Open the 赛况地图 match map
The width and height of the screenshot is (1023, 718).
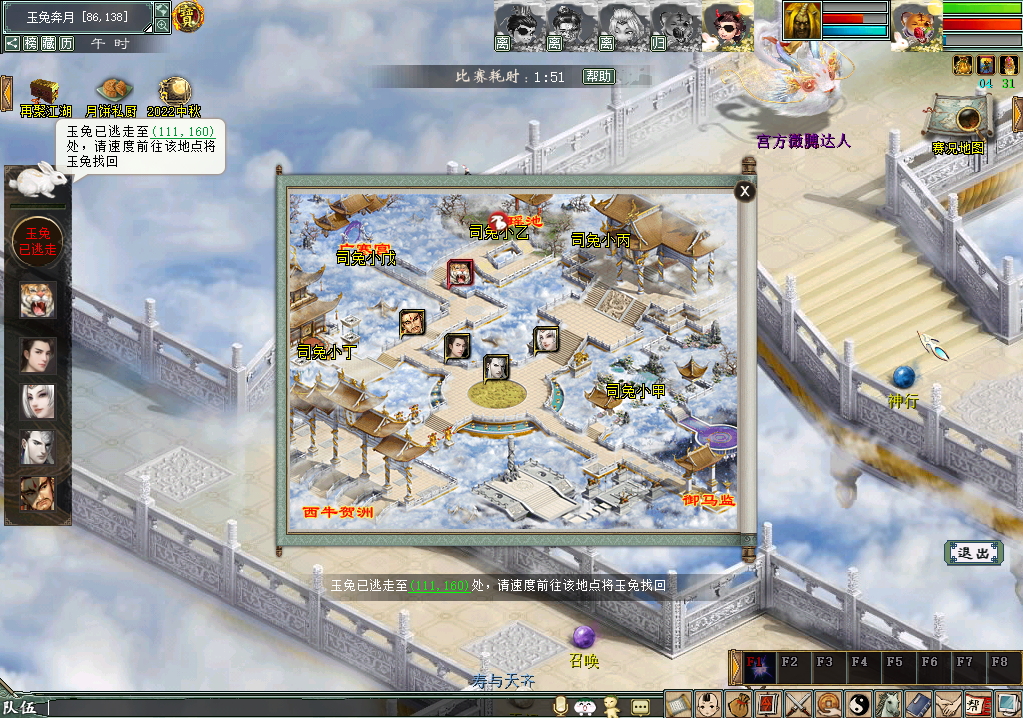(x=960, y=122)
